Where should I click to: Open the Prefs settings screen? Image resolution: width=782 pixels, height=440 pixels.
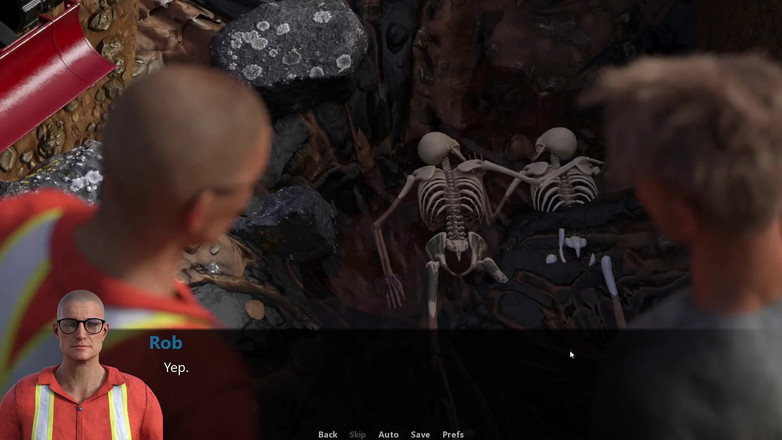click(453, 434)
